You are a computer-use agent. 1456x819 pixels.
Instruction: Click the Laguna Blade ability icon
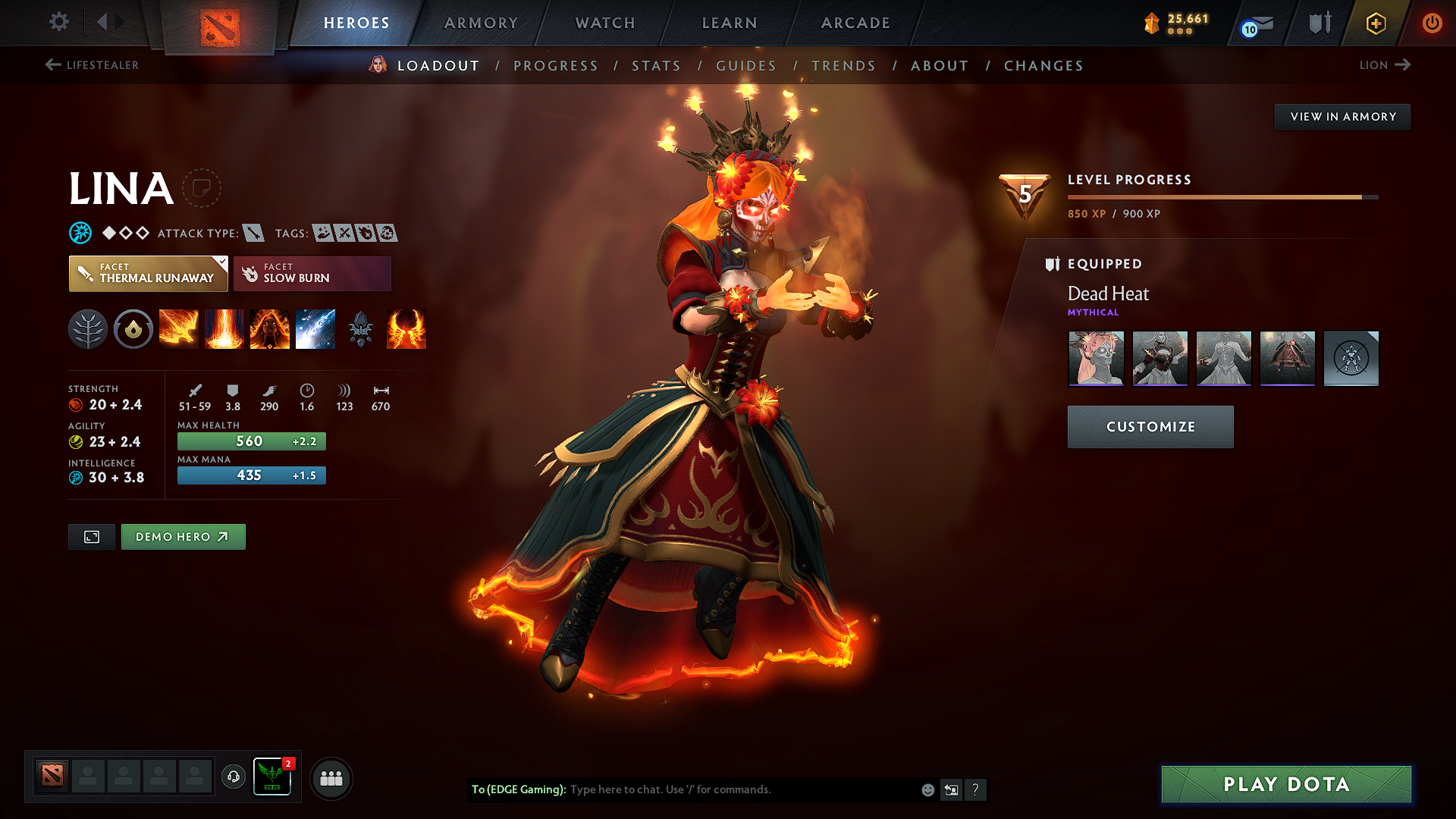click(x=315, y=329)
